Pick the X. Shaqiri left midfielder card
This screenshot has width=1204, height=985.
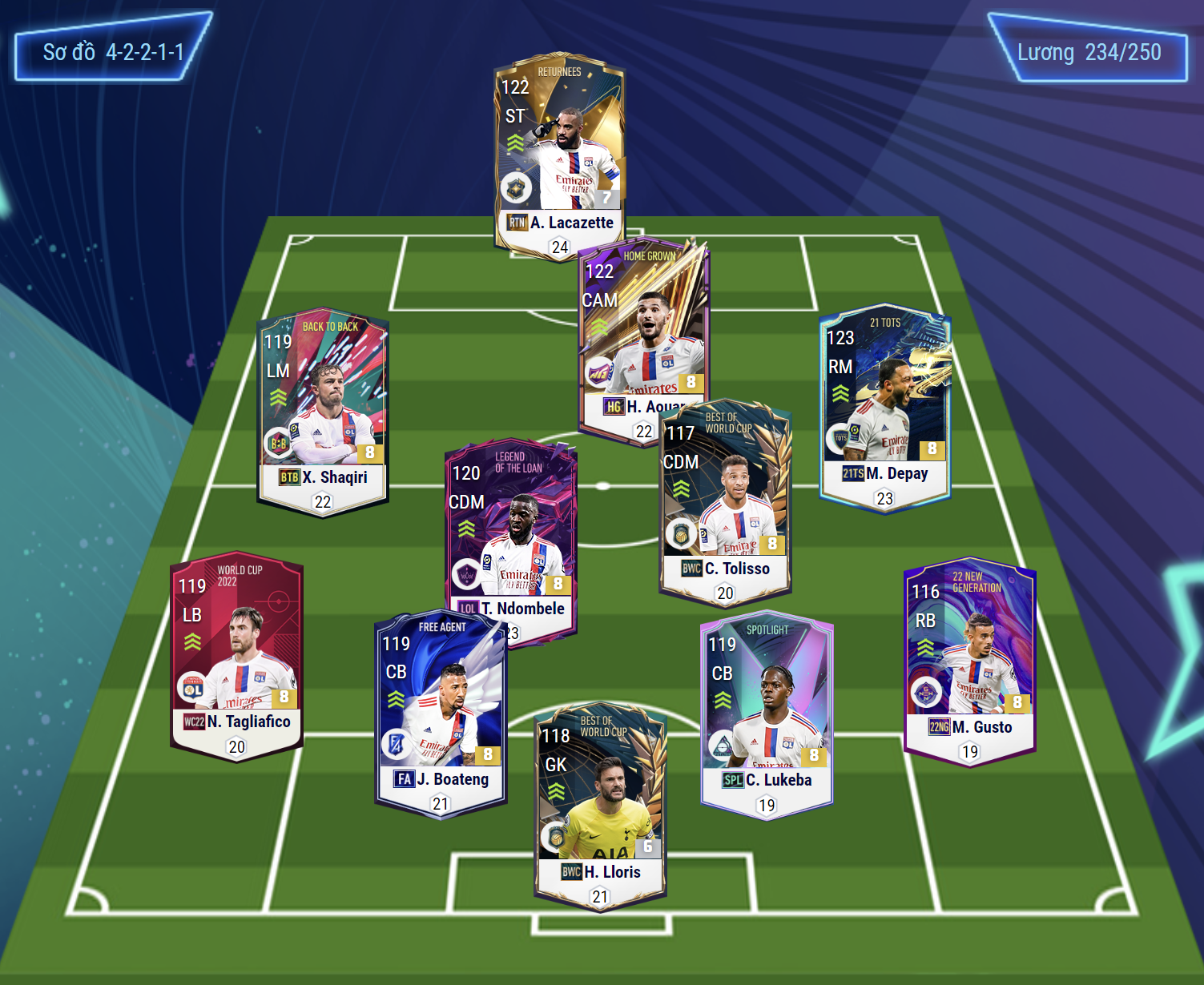pos(322,410)
